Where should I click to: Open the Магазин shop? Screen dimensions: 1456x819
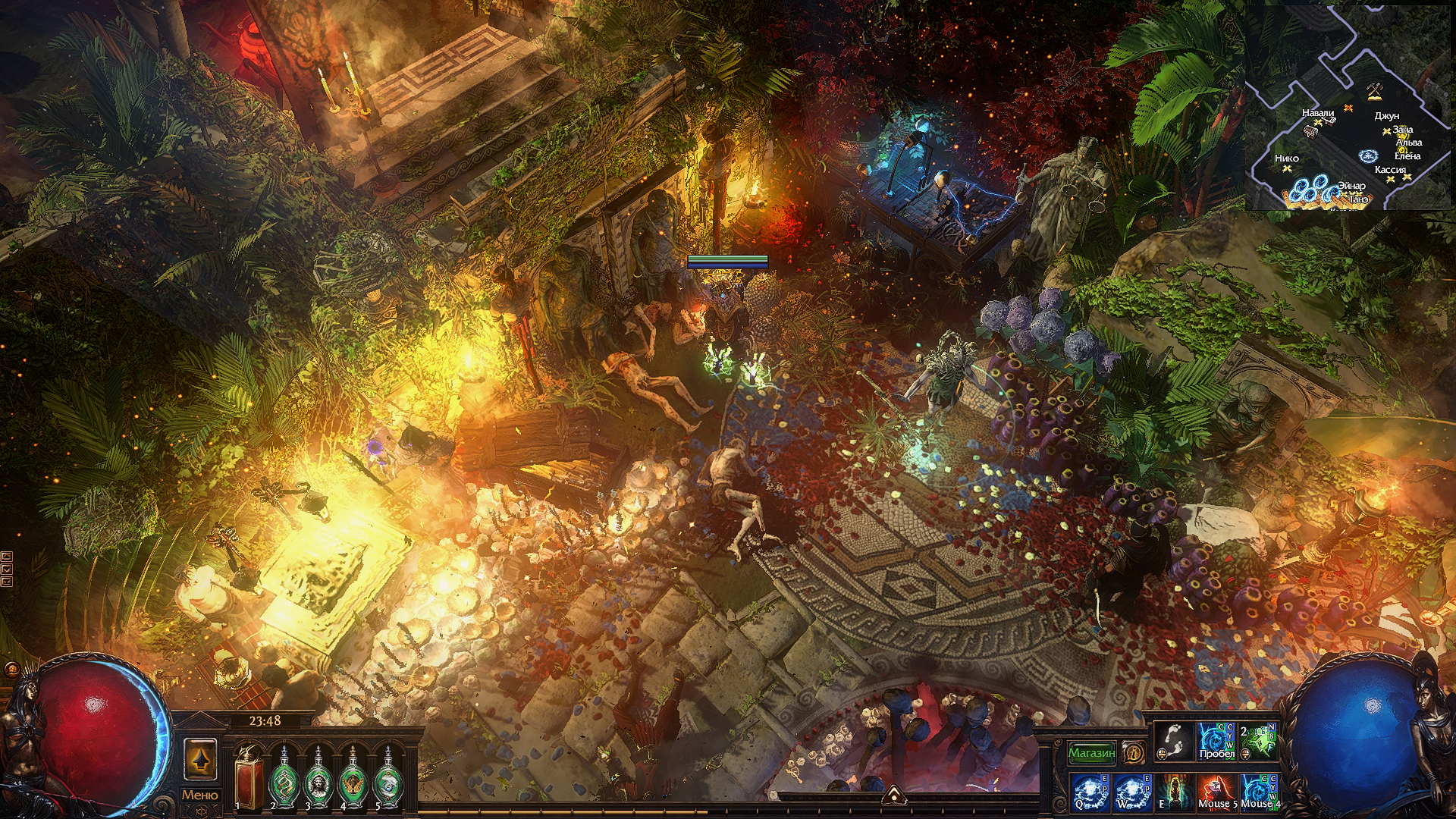click(1091, 753)
